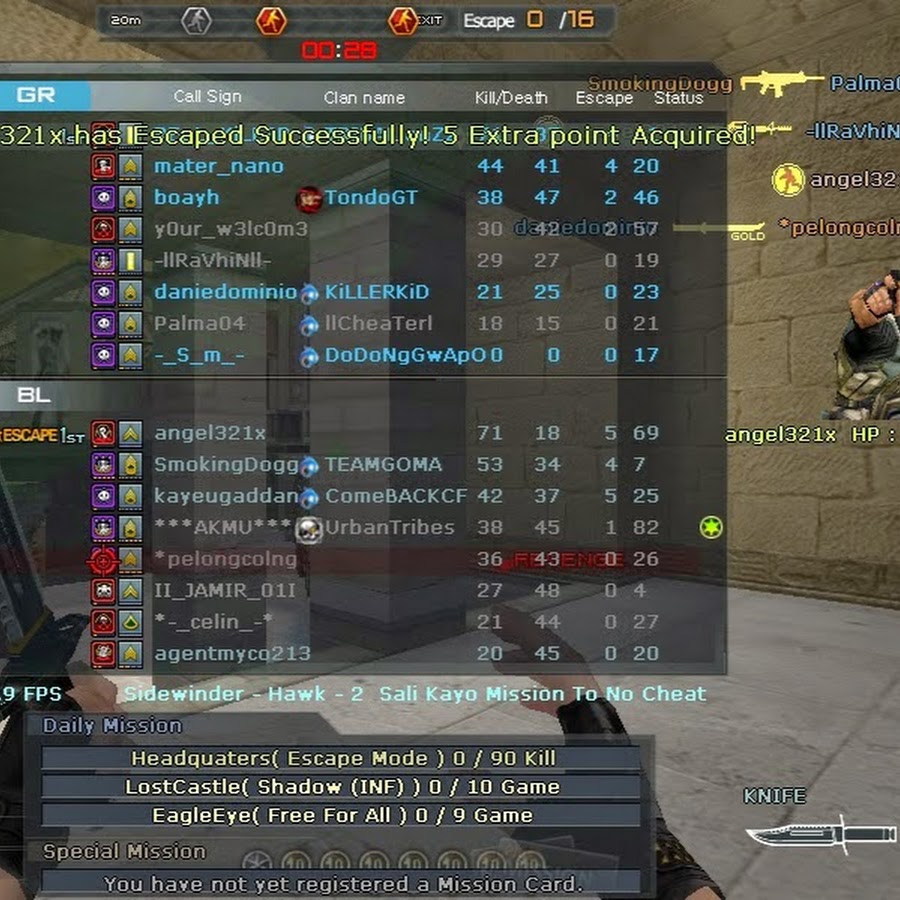This screenshot has height=900, width=900.
Task: Click SmokingDogg's scoreboard entry
Action: [226, 464]
